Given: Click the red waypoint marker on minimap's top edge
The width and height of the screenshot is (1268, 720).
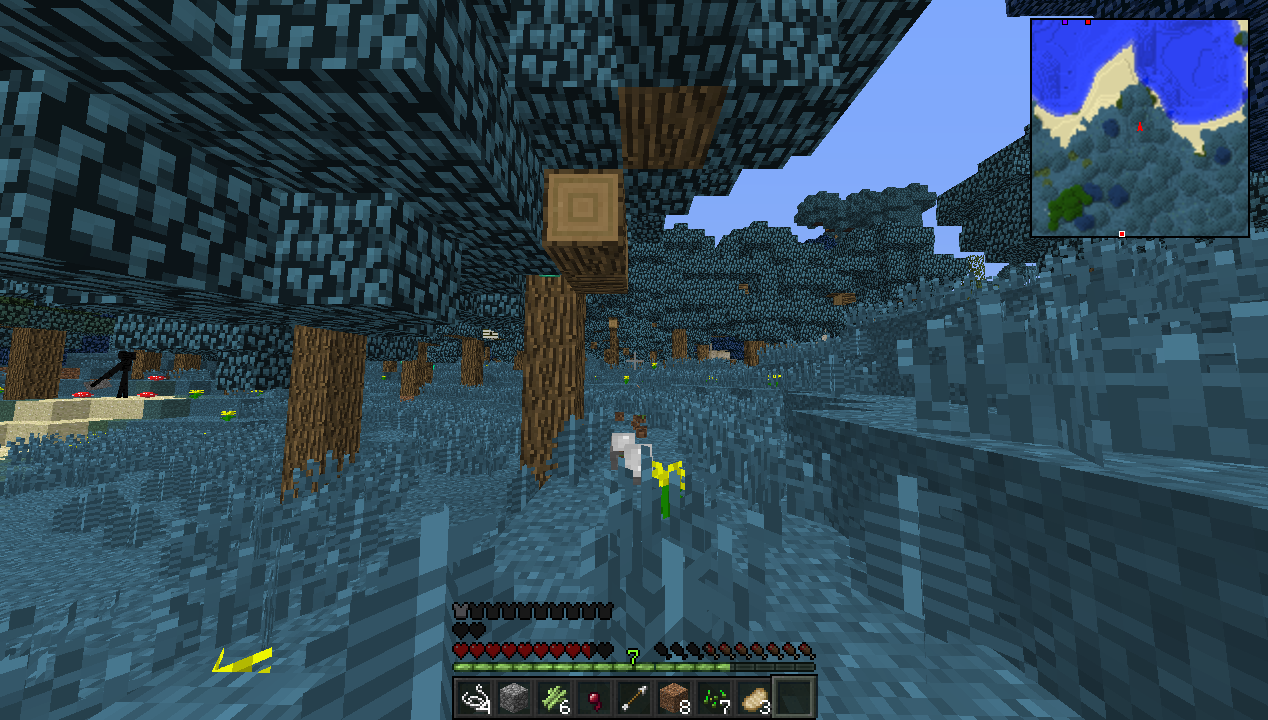Looking at the screenshot, I should pos(1088,21).
